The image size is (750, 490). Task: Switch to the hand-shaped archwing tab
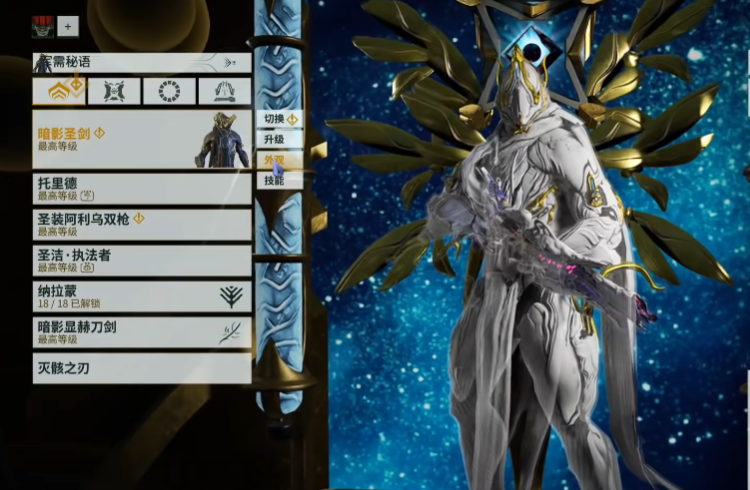(x=224, y=91)
